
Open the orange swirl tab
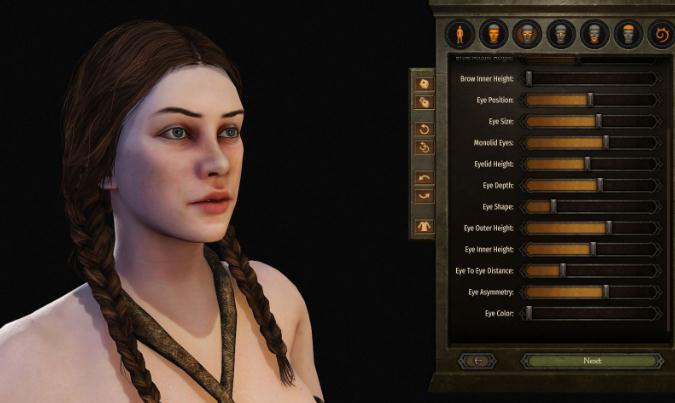pyautogui.click(x=661, y=36)
